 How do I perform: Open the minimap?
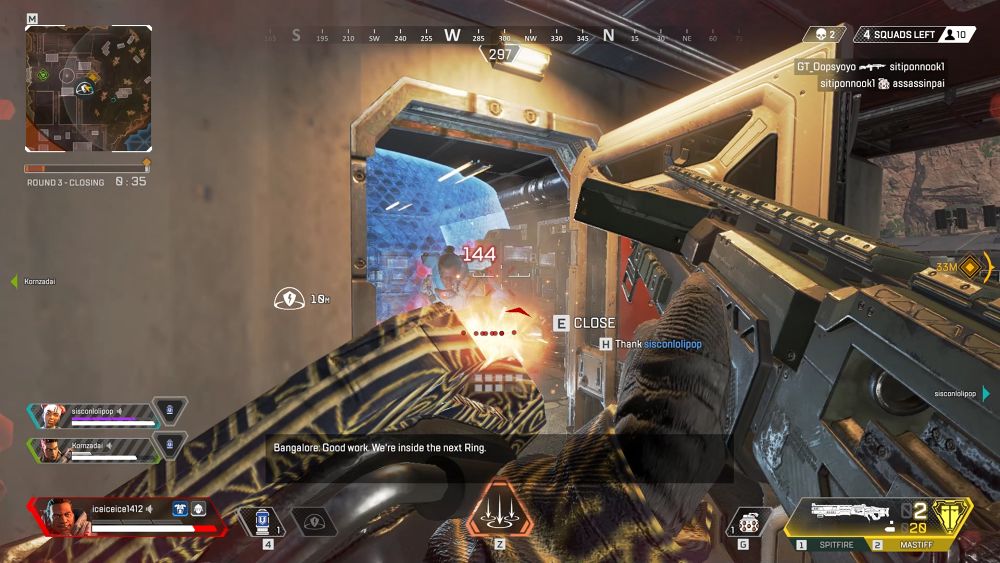click(88, 88)
